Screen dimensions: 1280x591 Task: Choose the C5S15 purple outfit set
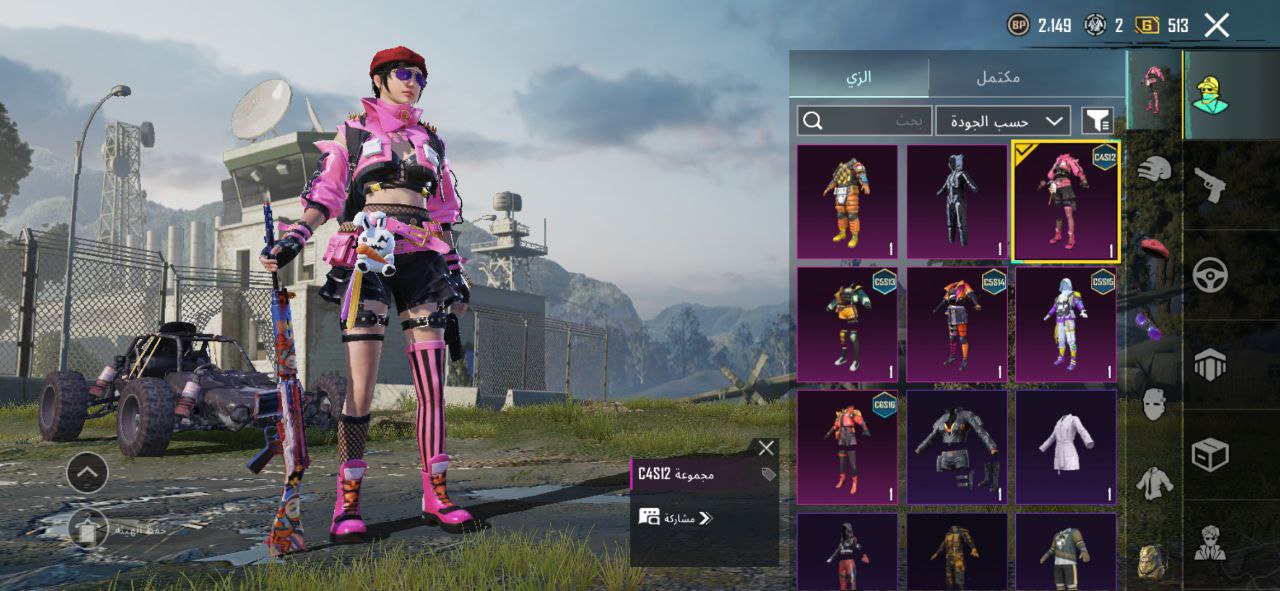coord(1065,324)
